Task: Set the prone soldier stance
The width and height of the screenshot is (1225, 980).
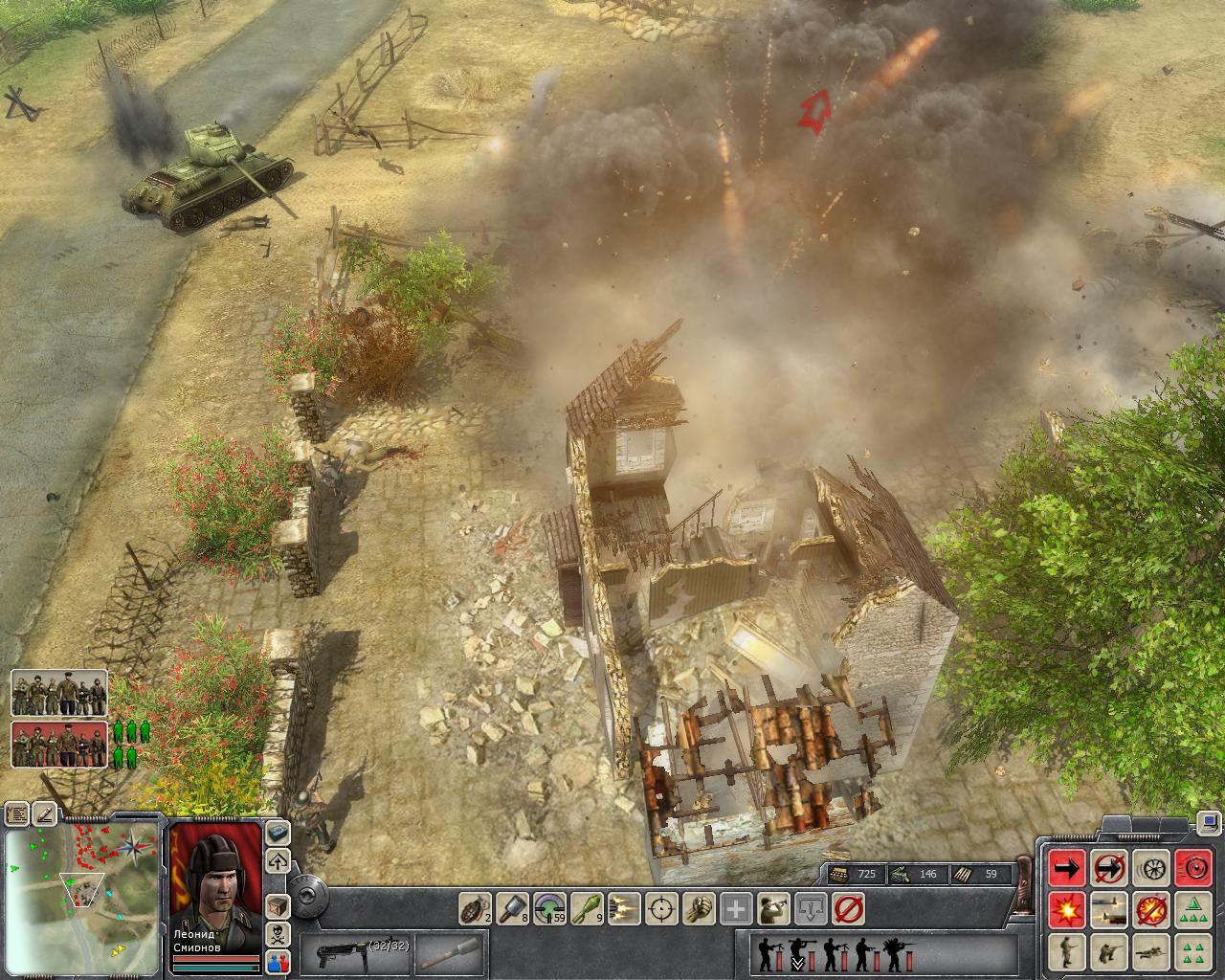Action: coord(1151,951)
